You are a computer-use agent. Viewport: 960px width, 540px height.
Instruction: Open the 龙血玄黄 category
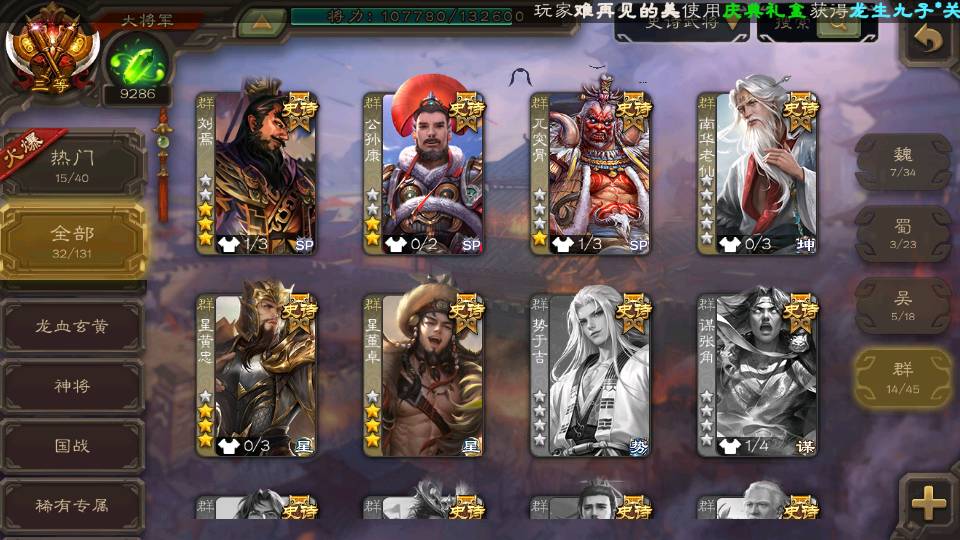tap(72, 326)
